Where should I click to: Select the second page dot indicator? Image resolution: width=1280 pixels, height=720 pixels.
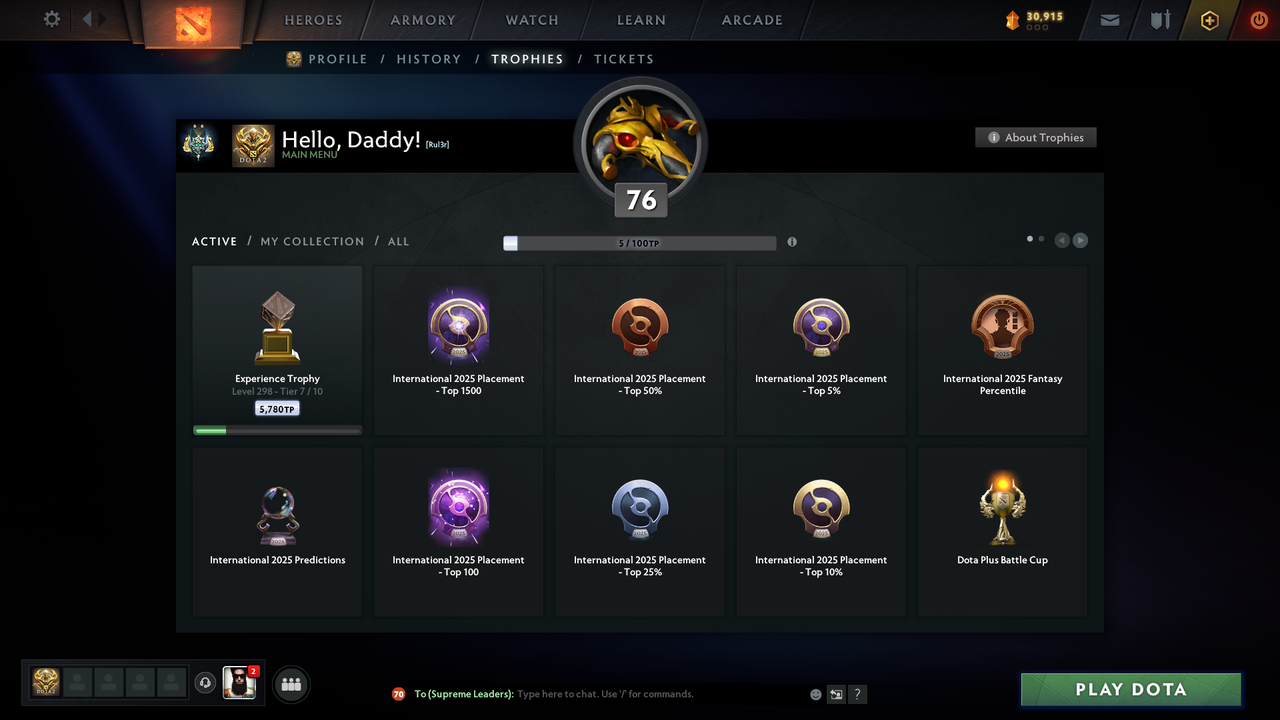click(1040, 239)
